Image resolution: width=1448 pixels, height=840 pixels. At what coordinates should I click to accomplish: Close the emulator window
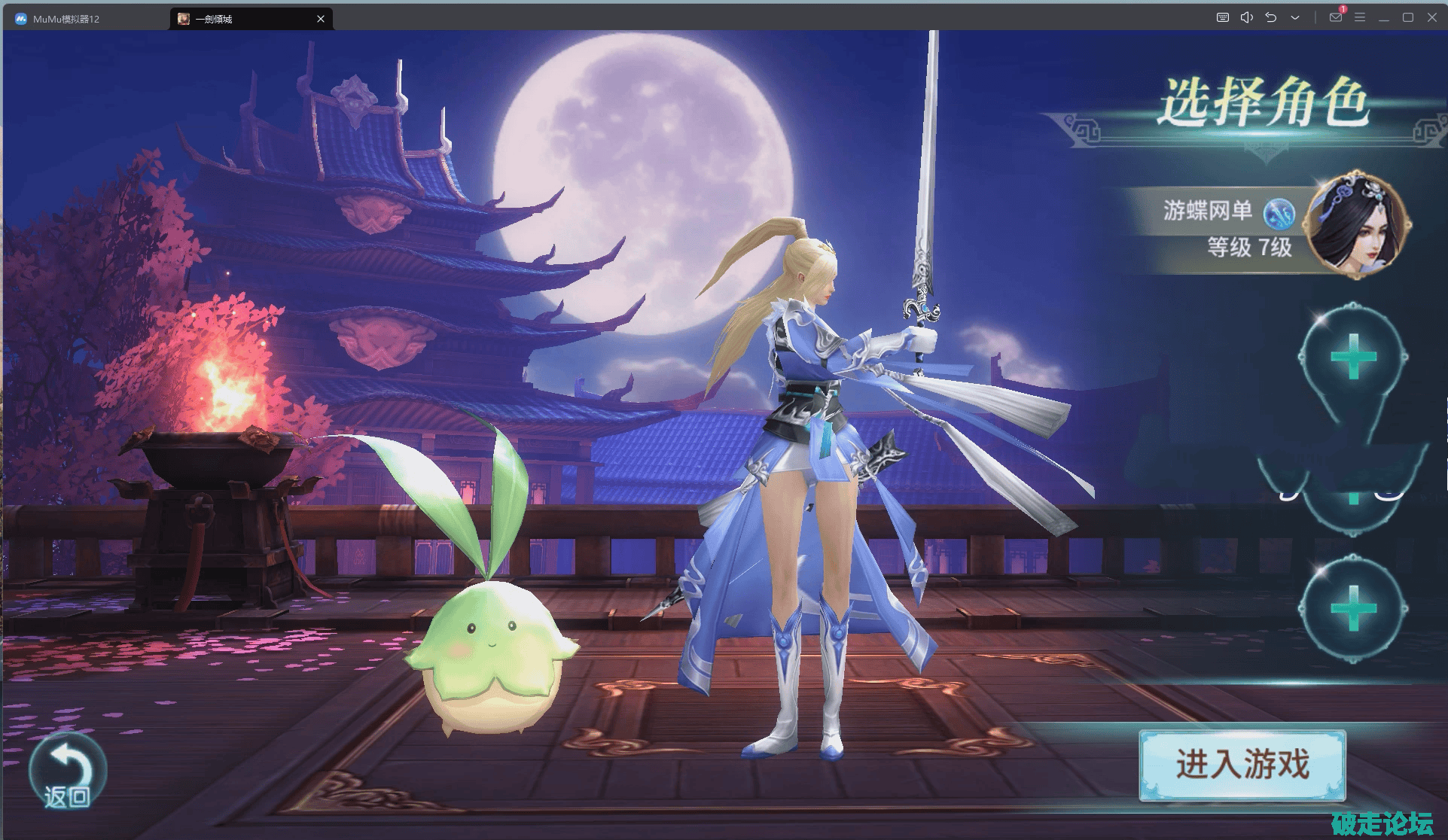[1431, 17]
